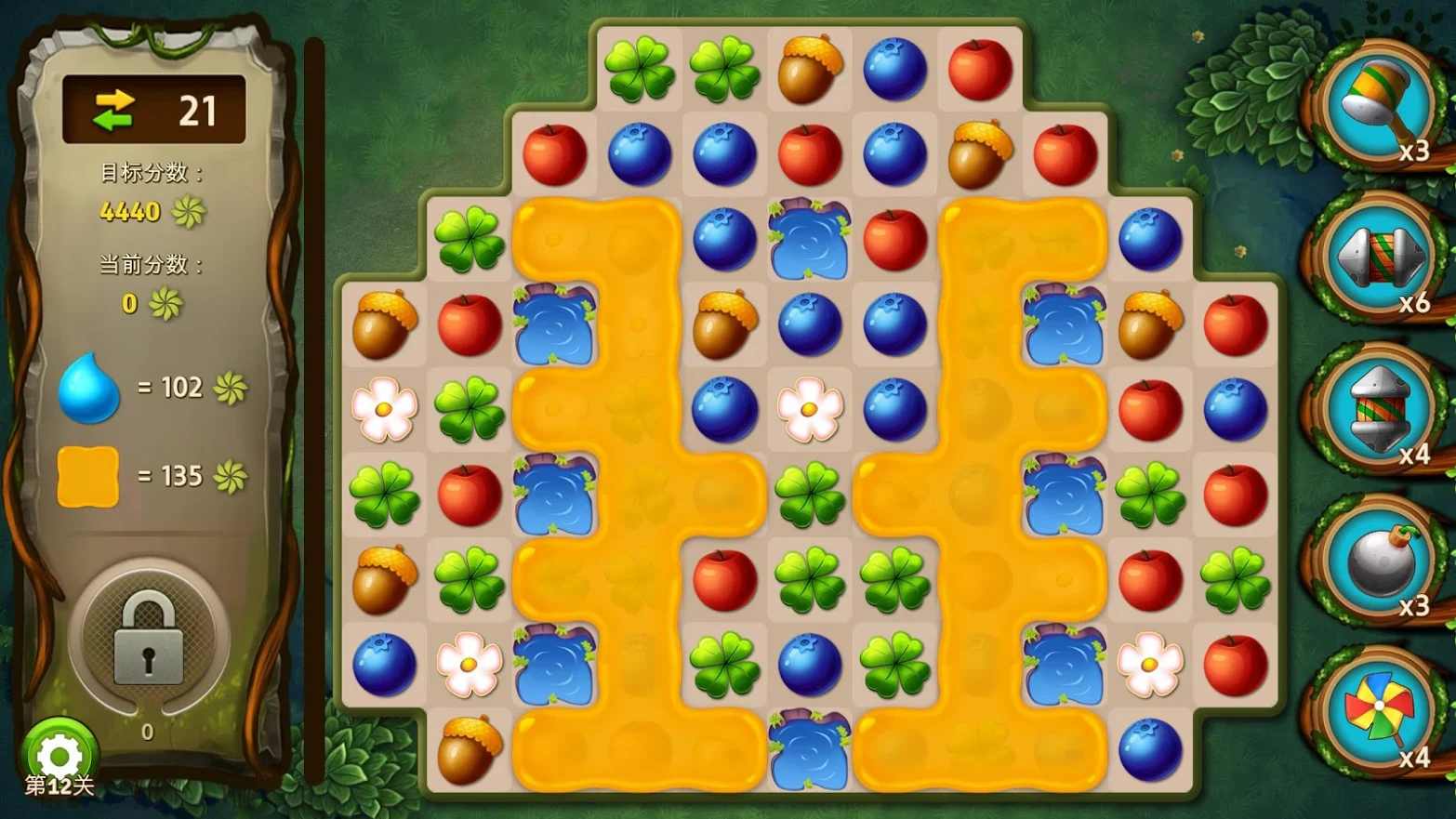The width and height of the screenshot is (1456, 819).
Task: Click the acorn at the top of the board
Action: [x=808, y=69]
